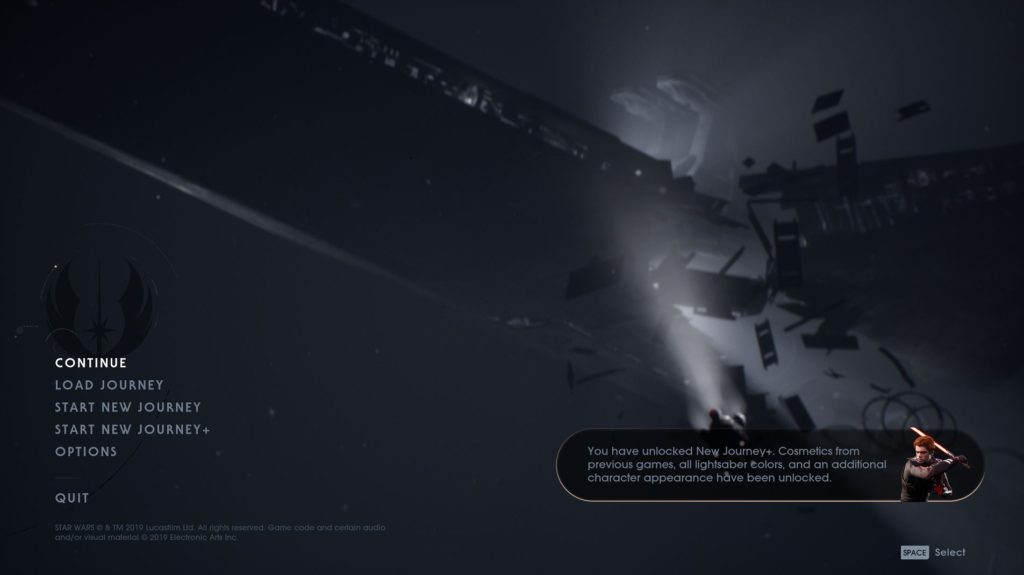The width and height of the screenshot is (1024, 575).
Task: Open the Load Journey menu
Action: click(x=109, y=385)
